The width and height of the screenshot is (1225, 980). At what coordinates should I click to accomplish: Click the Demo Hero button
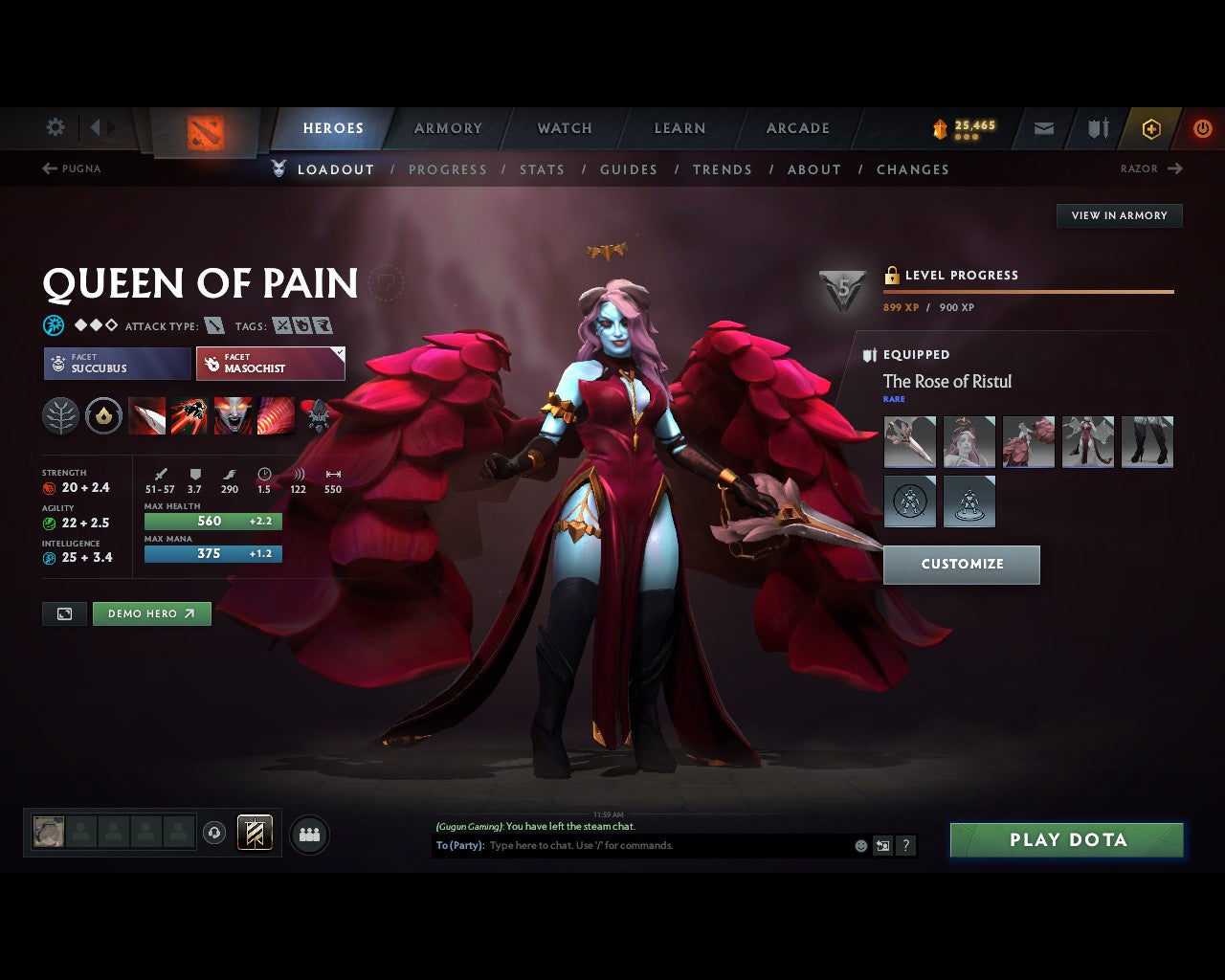point(151,613)
